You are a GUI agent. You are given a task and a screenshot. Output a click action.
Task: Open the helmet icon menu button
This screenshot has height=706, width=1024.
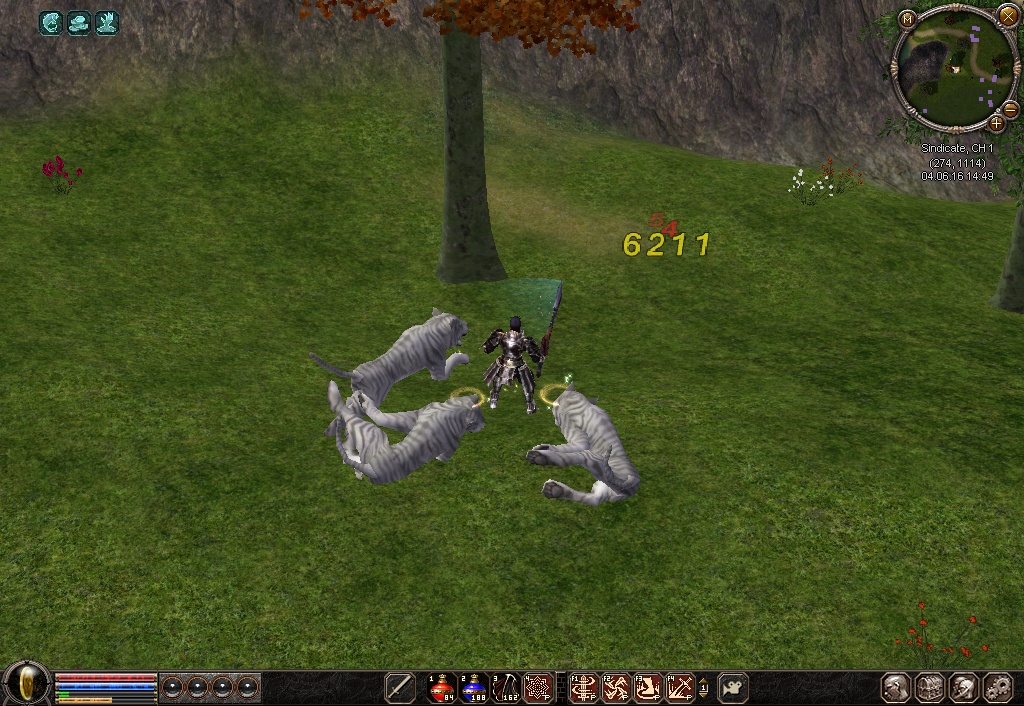pos(964,687)
